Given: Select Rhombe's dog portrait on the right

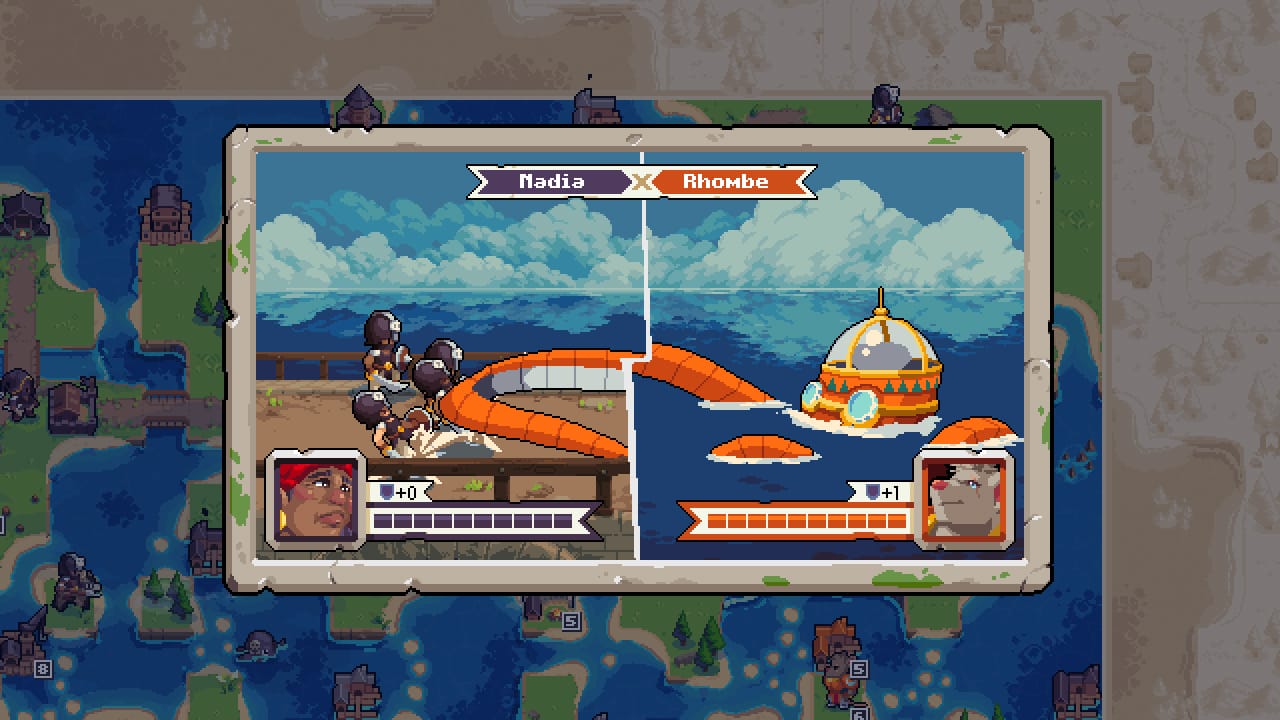Looking at the screenshot, I should tap(965, 502).
